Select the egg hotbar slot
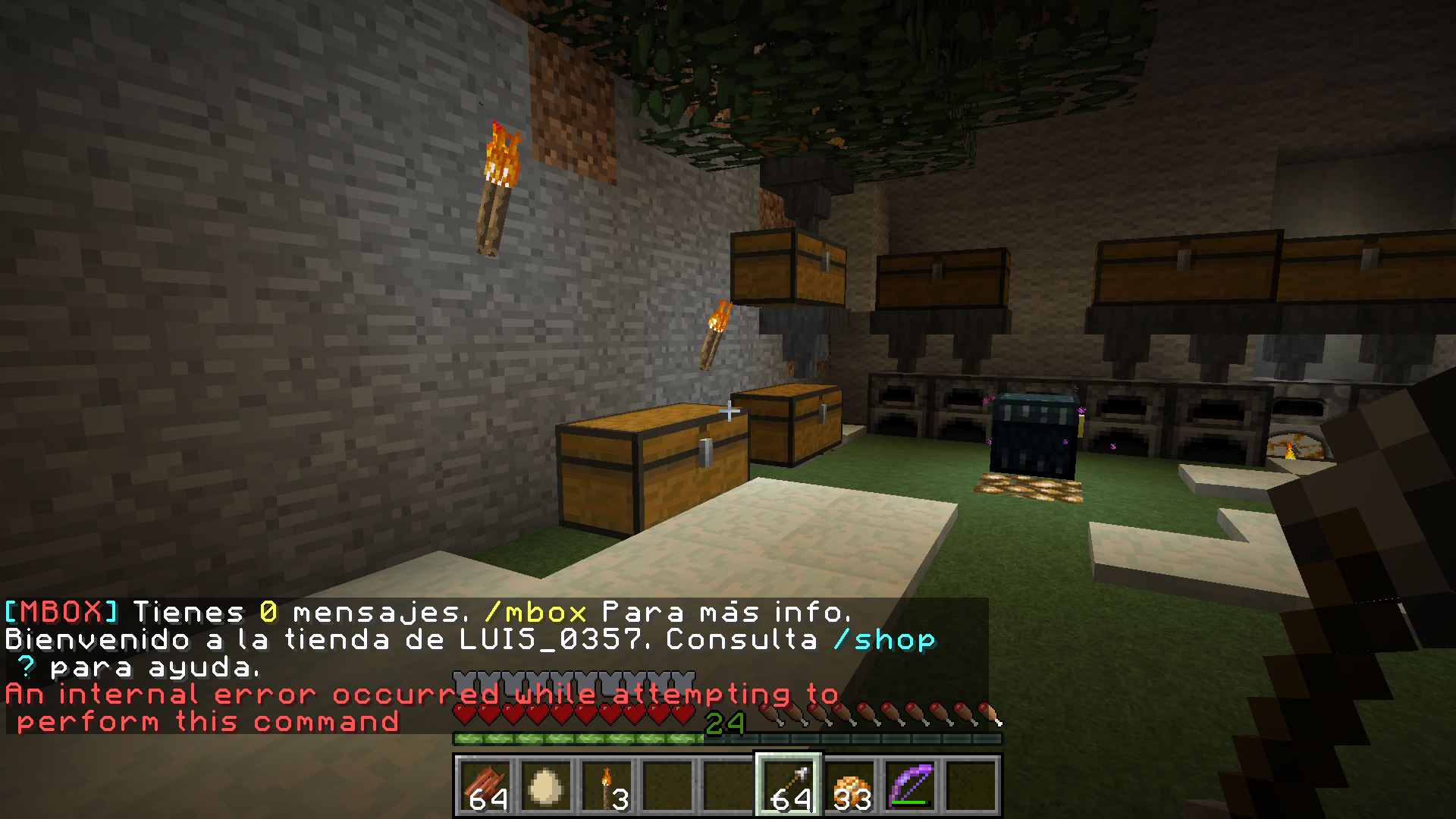The height and width of the screenshot is (819, 1456). [x=546, y=786]
